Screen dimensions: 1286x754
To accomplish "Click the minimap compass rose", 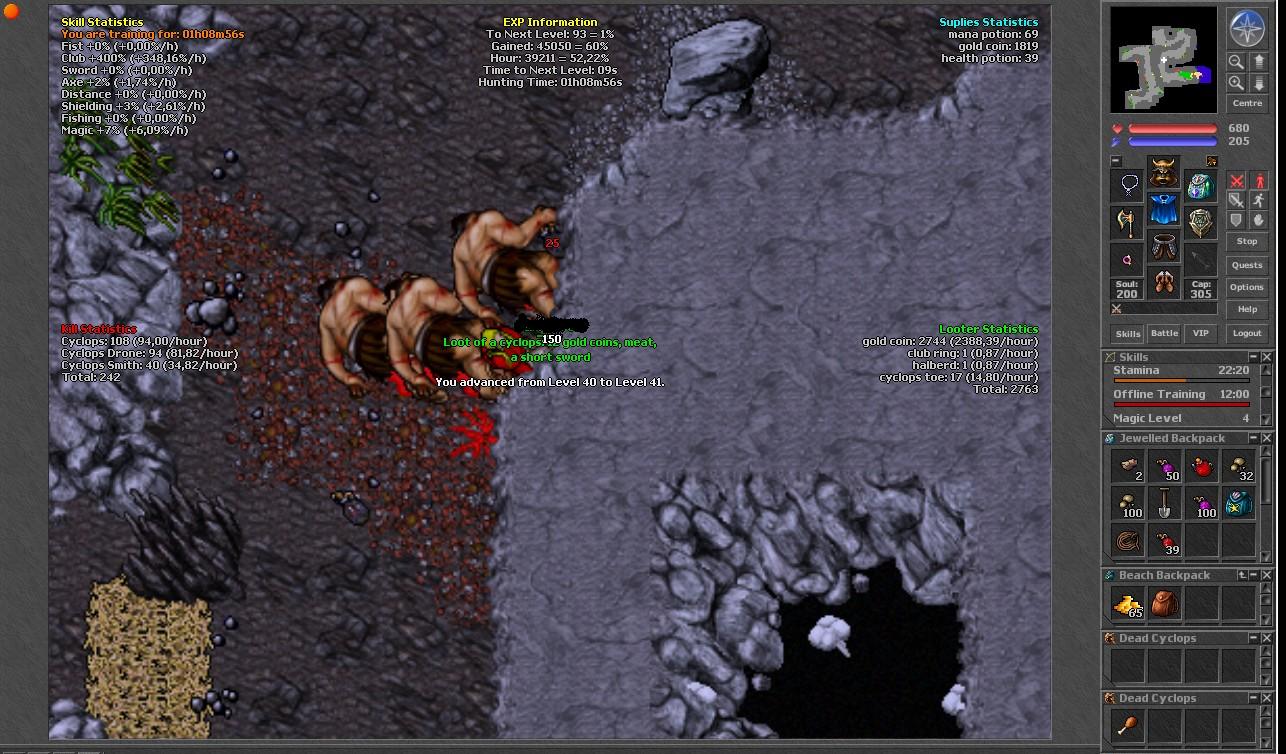I will coord(1247,28).
